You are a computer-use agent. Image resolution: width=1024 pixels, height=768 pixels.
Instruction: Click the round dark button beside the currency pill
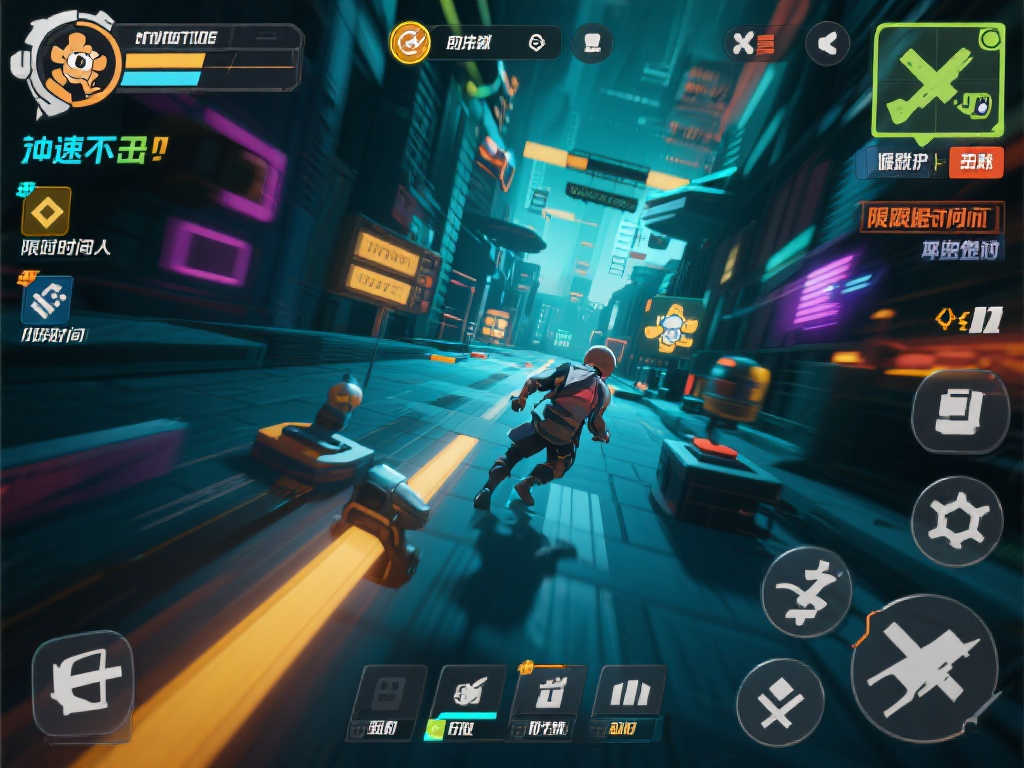[592, 43]
